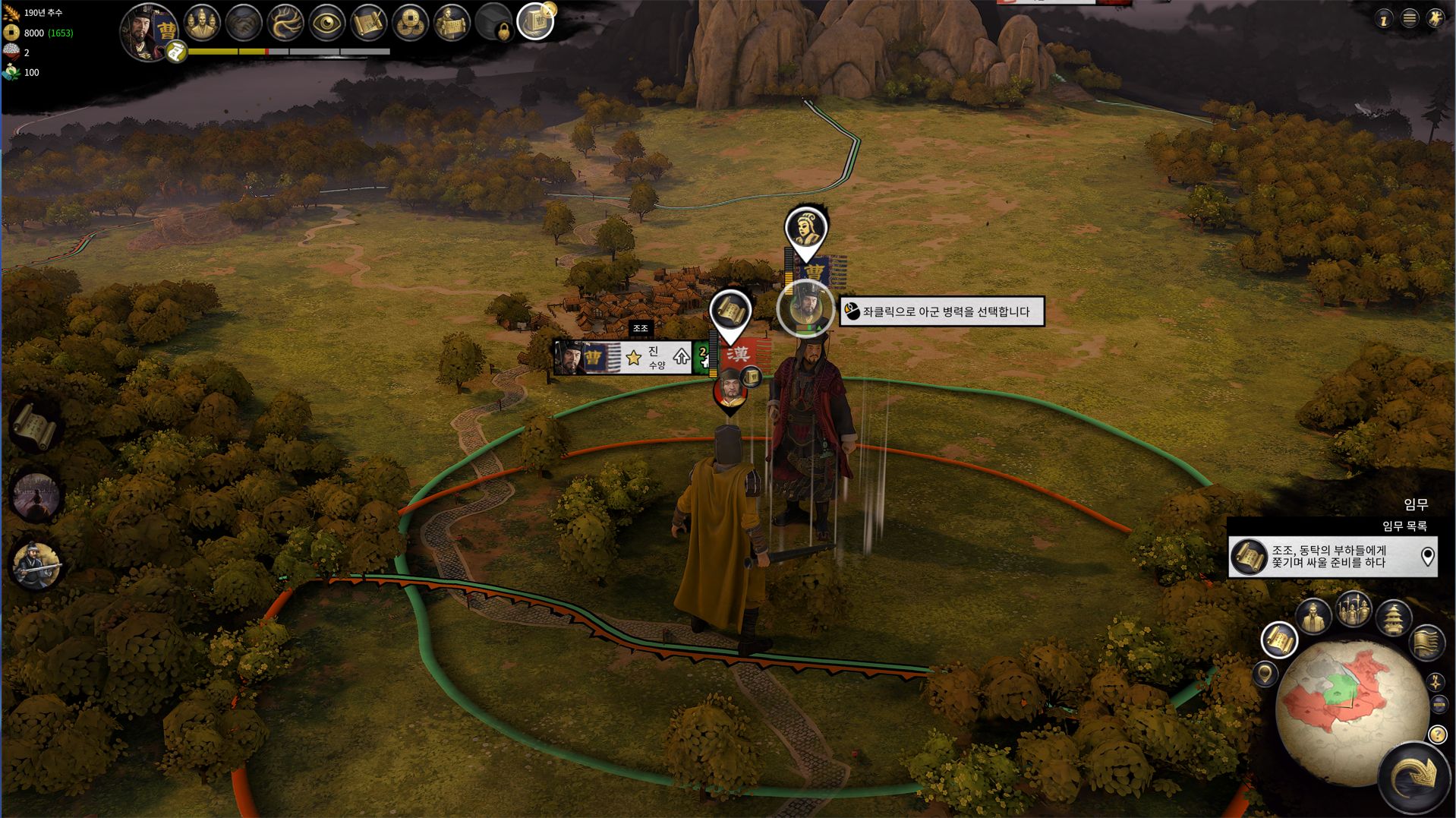
Task: Open the help question mark button
Action: pos(1437,734)
